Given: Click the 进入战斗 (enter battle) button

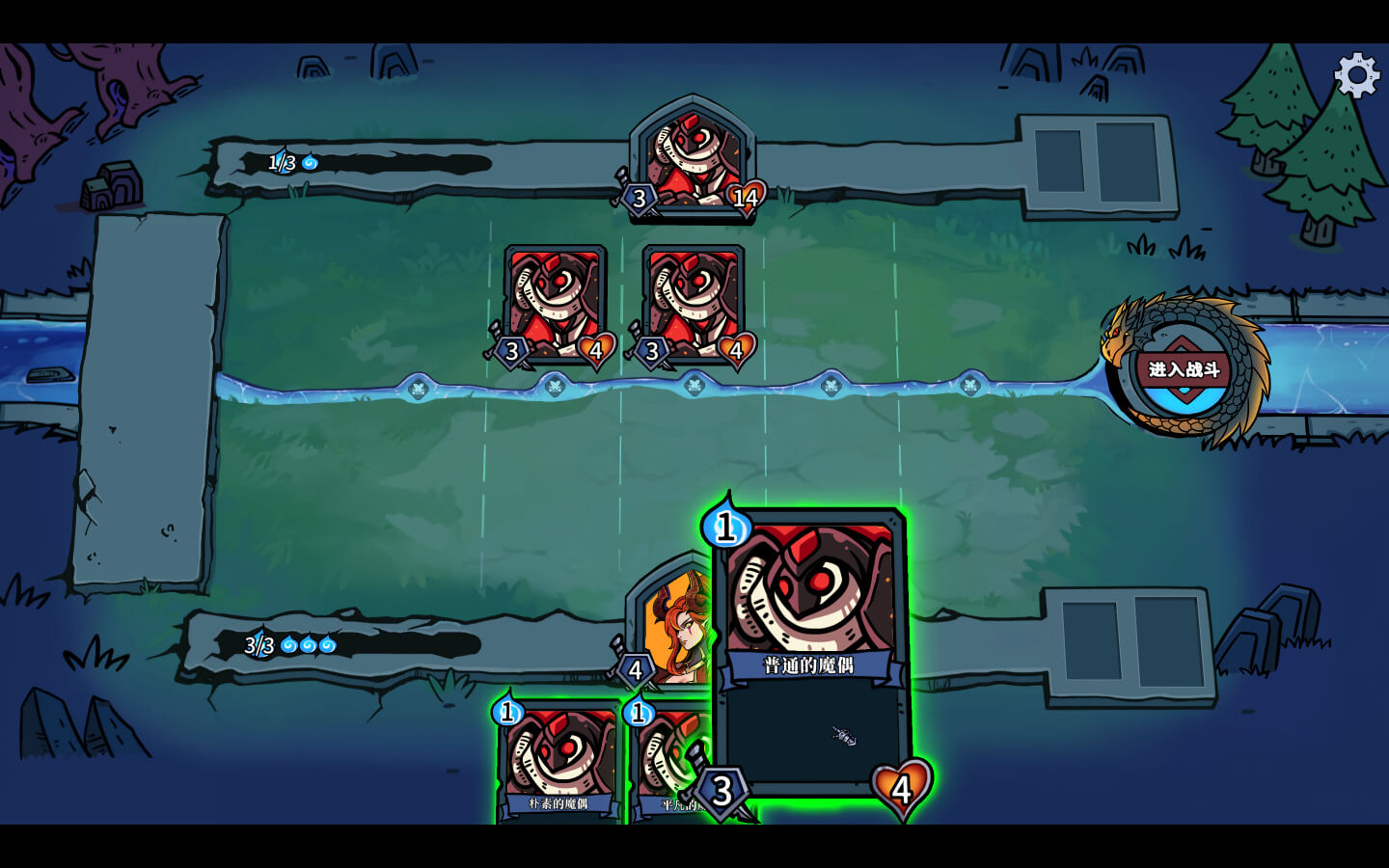Looking at the screenshot, I should [1184, 370].
